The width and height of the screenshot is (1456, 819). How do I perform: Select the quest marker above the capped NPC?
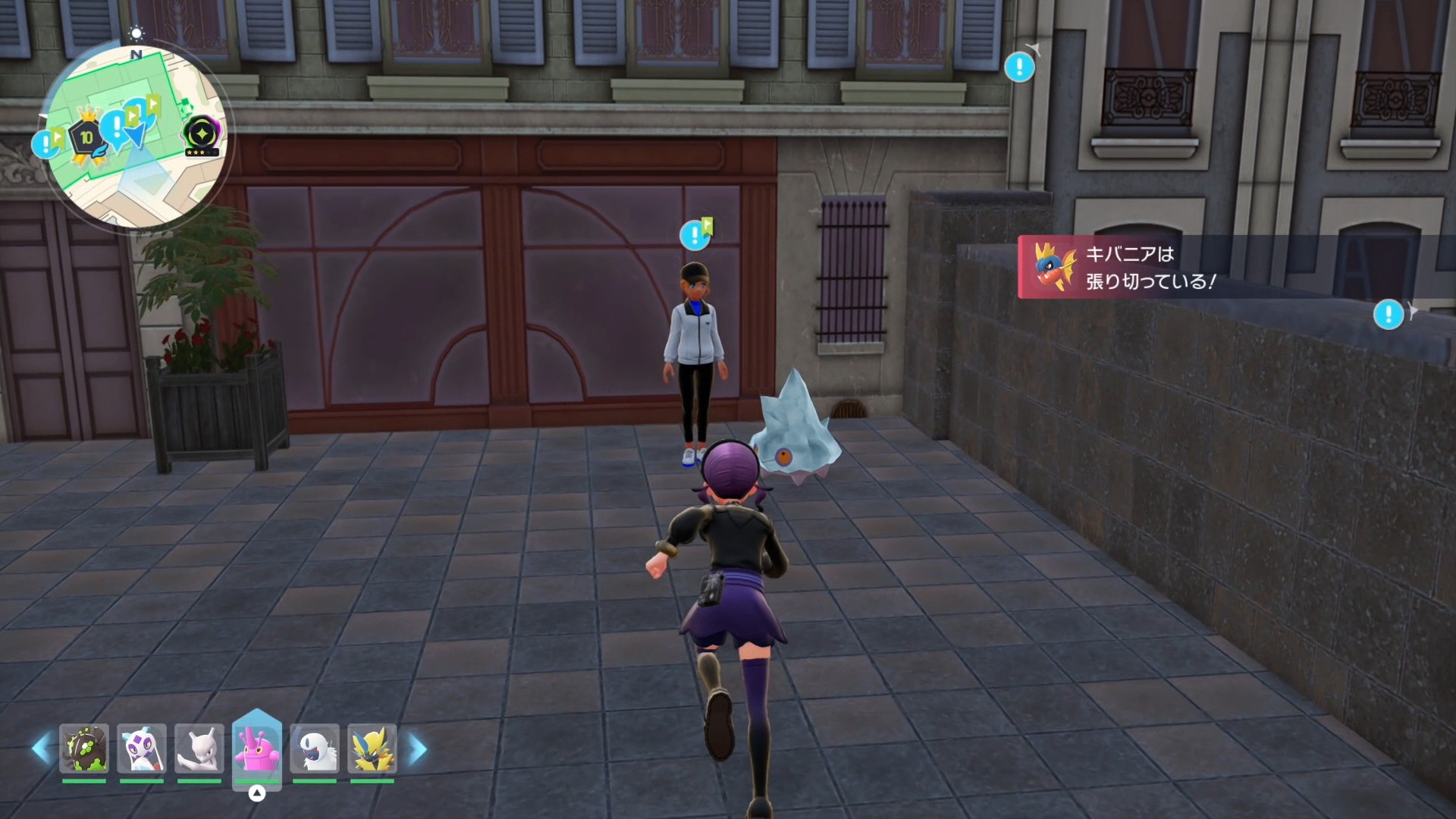[x=694, y=235]
